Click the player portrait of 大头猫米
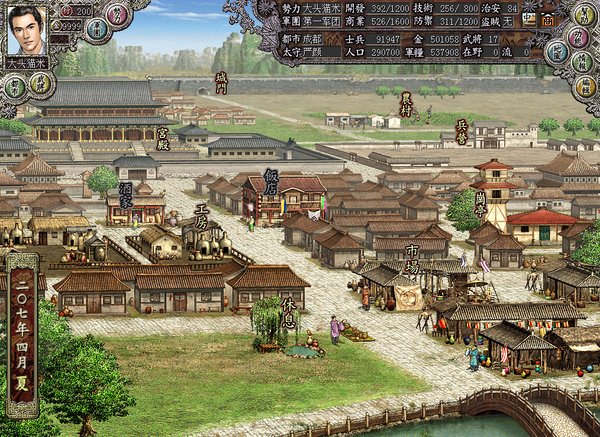The image size is (600, 437). point(28,28)
